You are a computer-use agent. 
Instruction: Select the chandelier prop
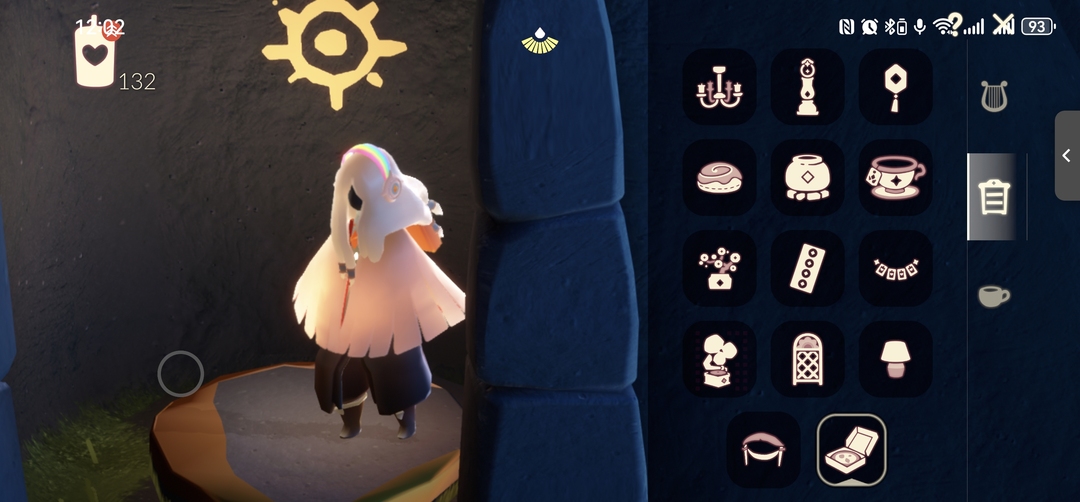719,87
